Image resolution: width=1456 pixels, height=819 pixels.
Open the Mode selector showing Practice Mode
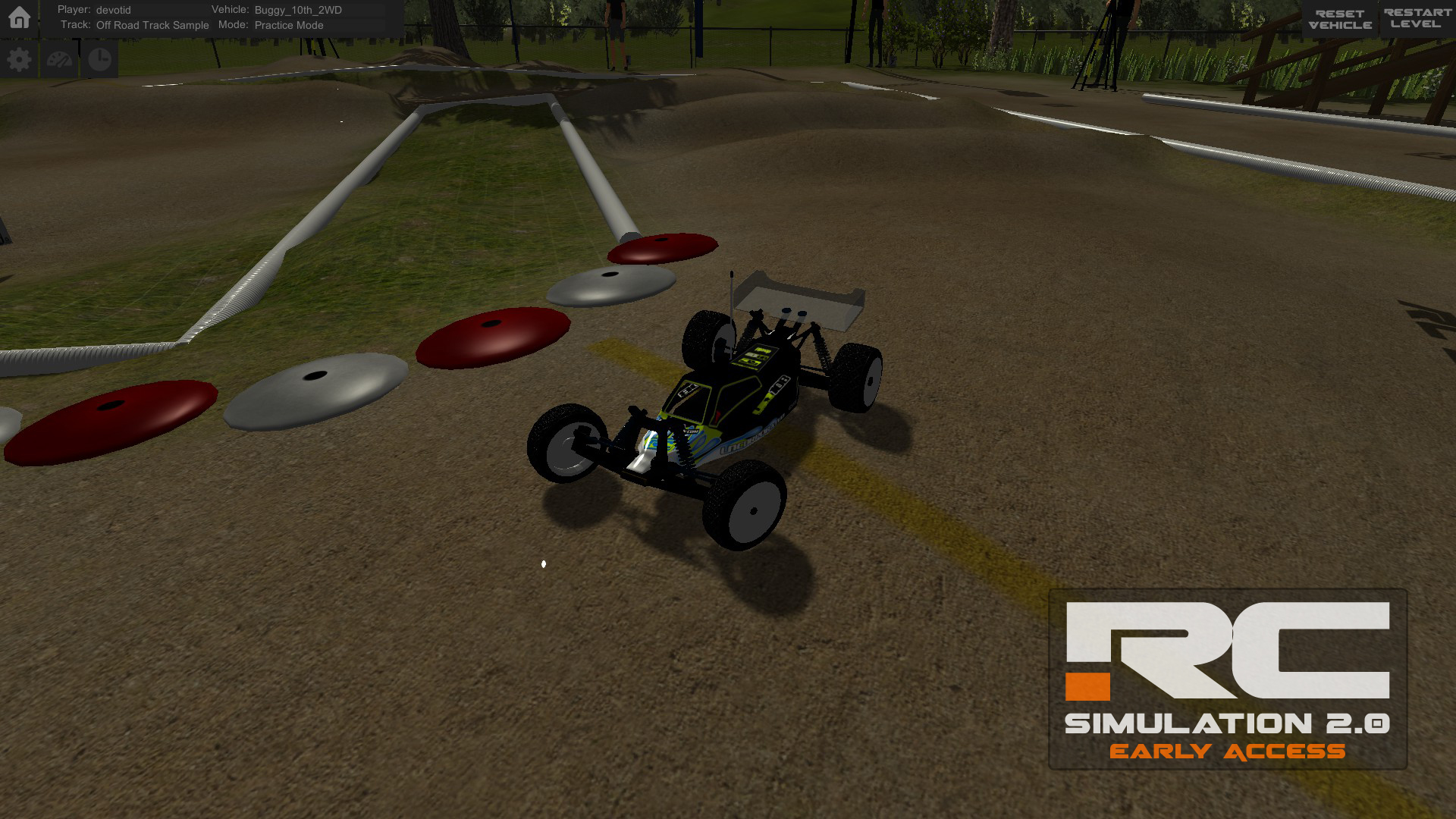(289, 25)
